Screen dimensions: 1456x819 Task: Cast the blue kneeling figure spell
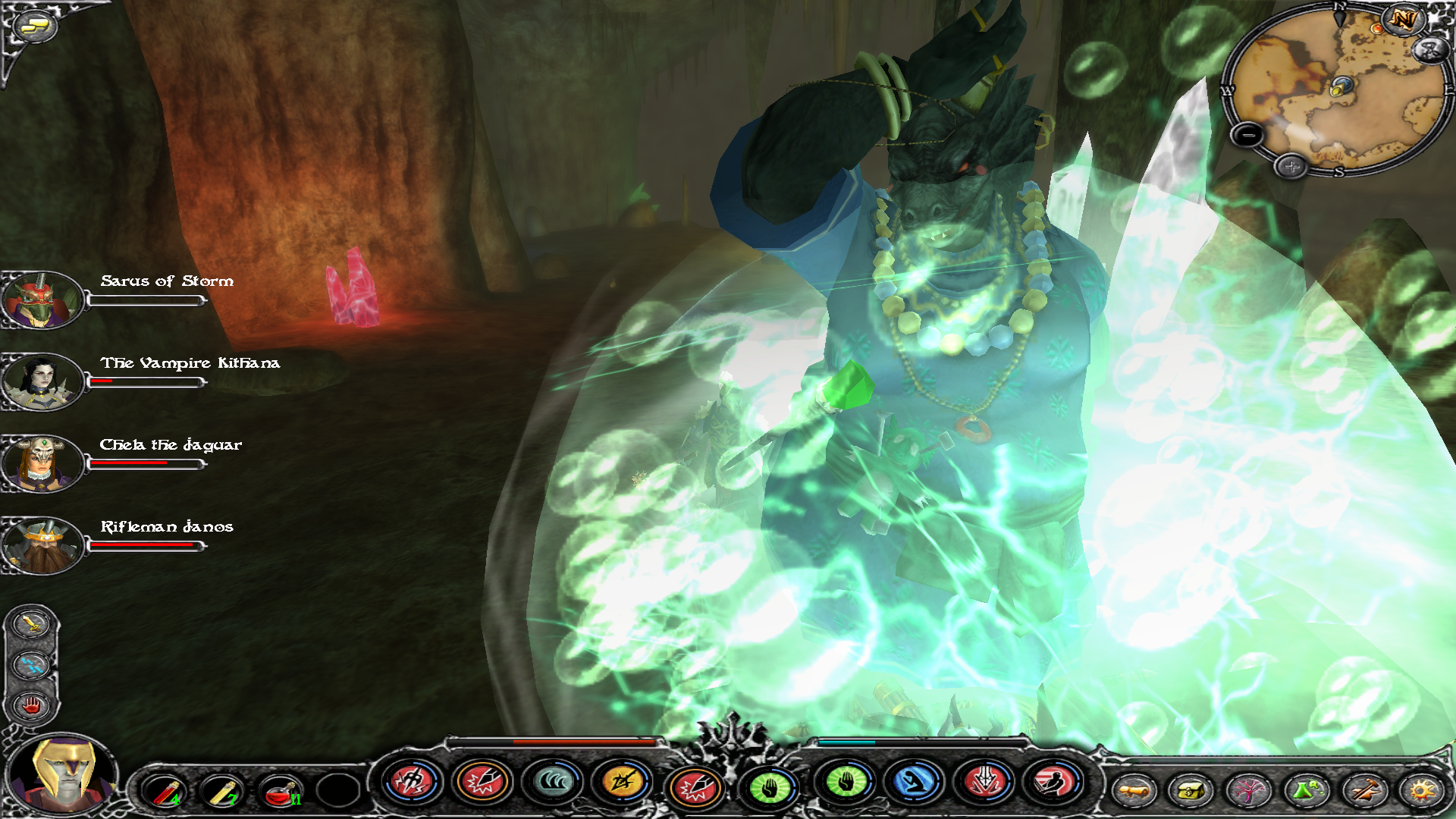pyautogui.click(x=914, y=782)
